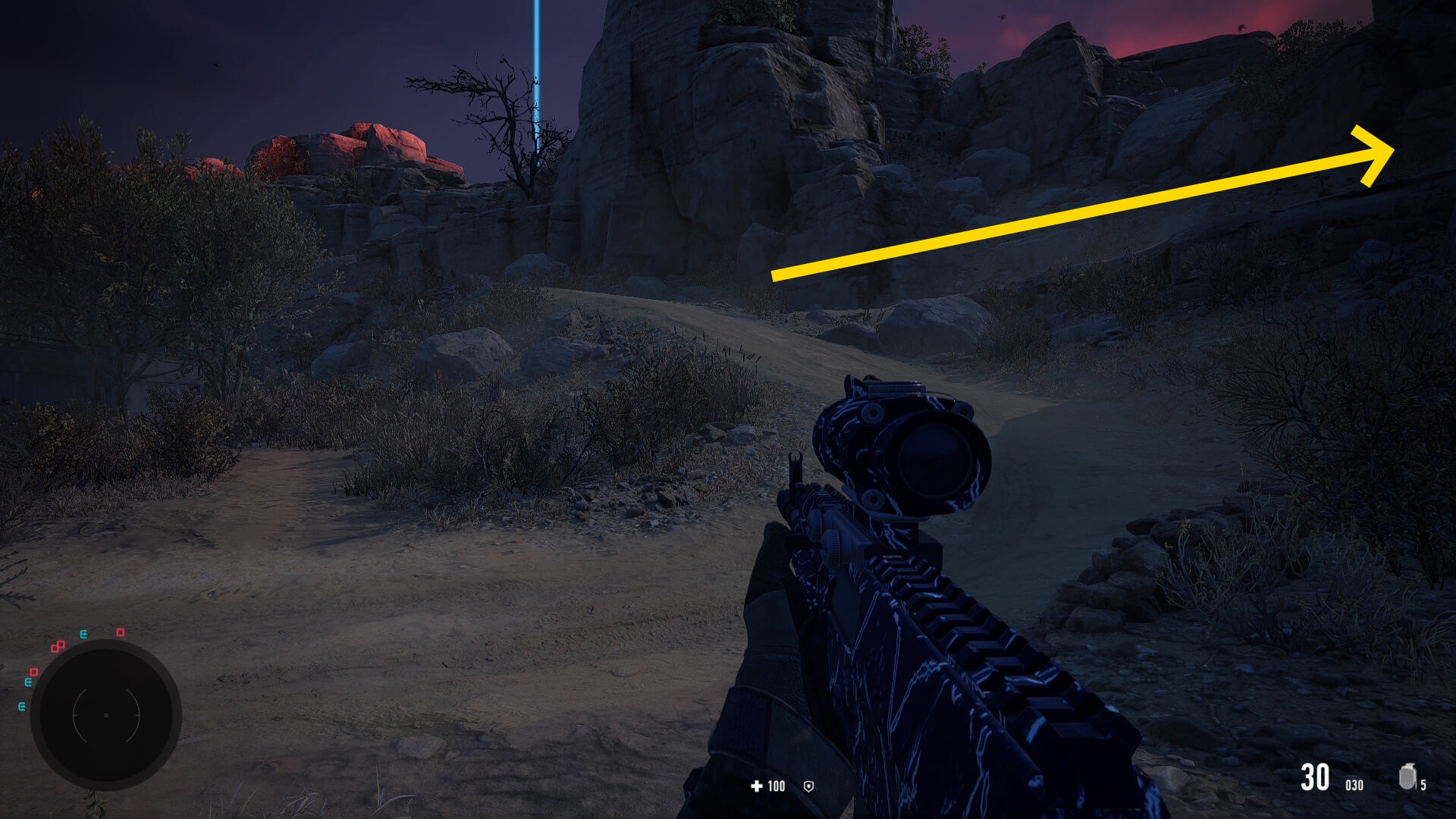Screen dimensions: 1456x819
Task: Select the grenade icon
Action: pos(1407,777)
